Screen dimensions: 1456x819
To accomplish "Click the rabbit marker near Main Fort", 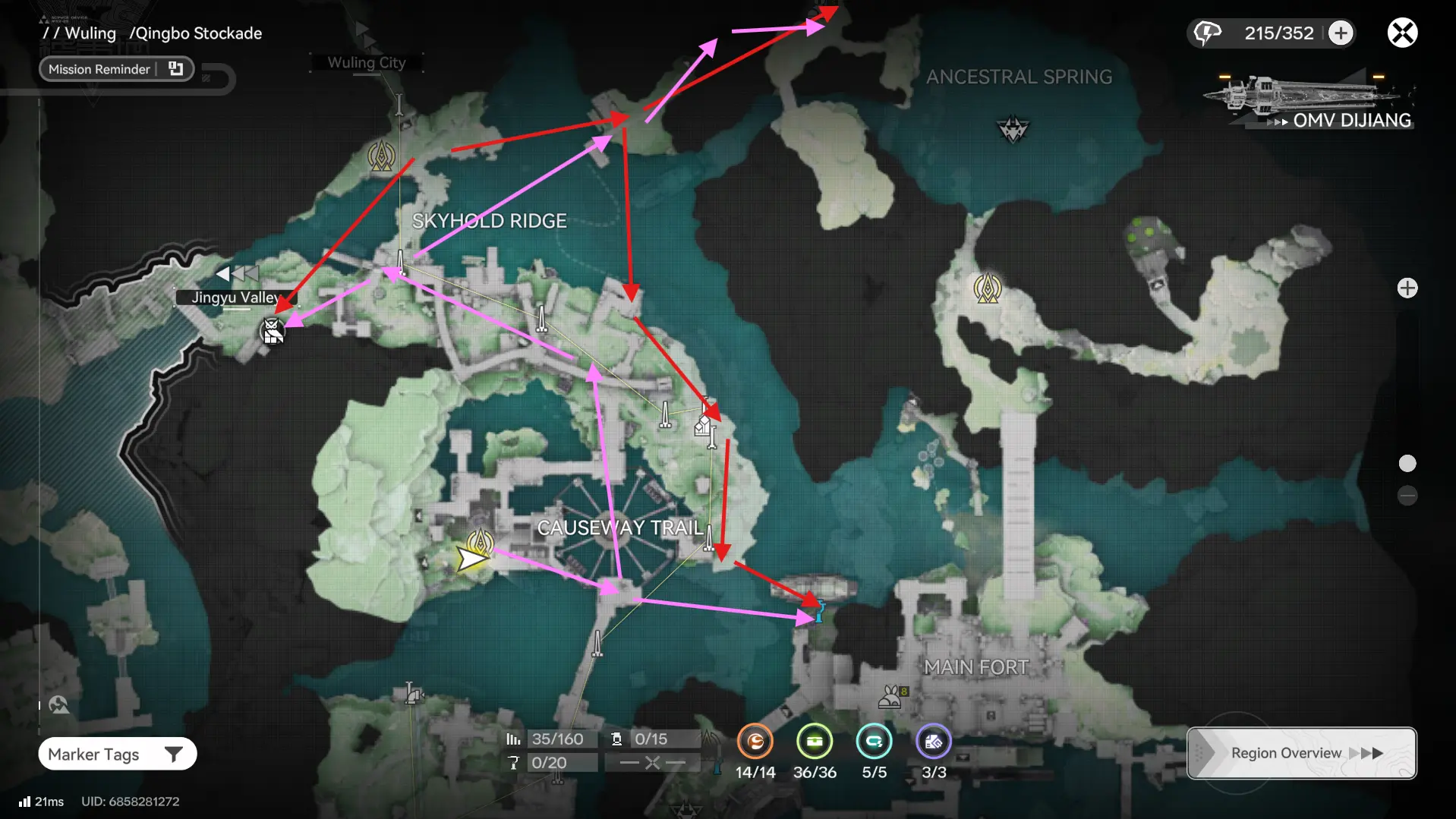I will pyautogui.click(x=890, y=697).
